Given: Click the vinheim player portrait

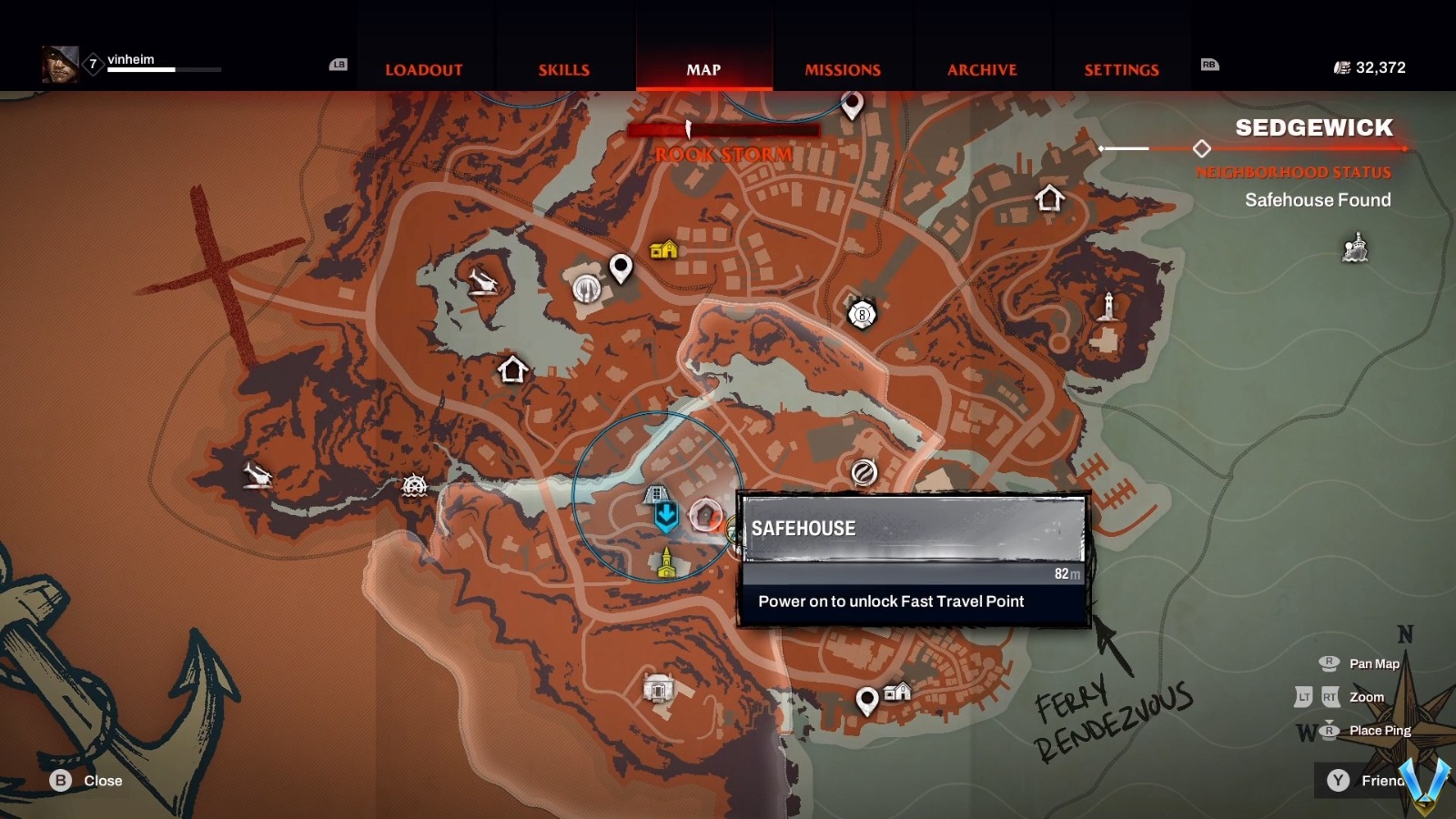Looking at the screenshot, I should coord(60,65).
